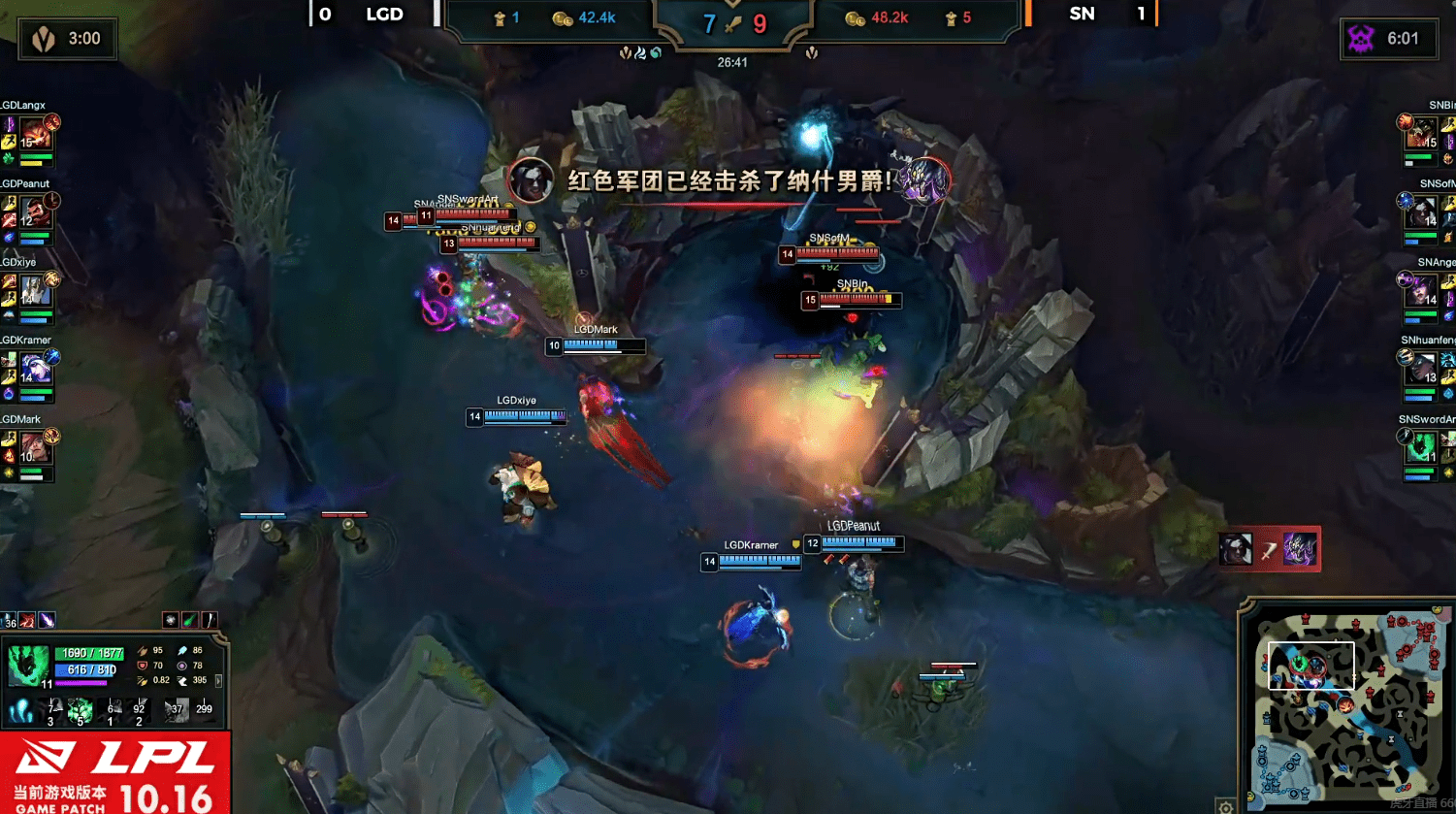Select SNhuanfeng's champion portrait
Screen dimensions: 1456x814
(x=1422, y=369)
